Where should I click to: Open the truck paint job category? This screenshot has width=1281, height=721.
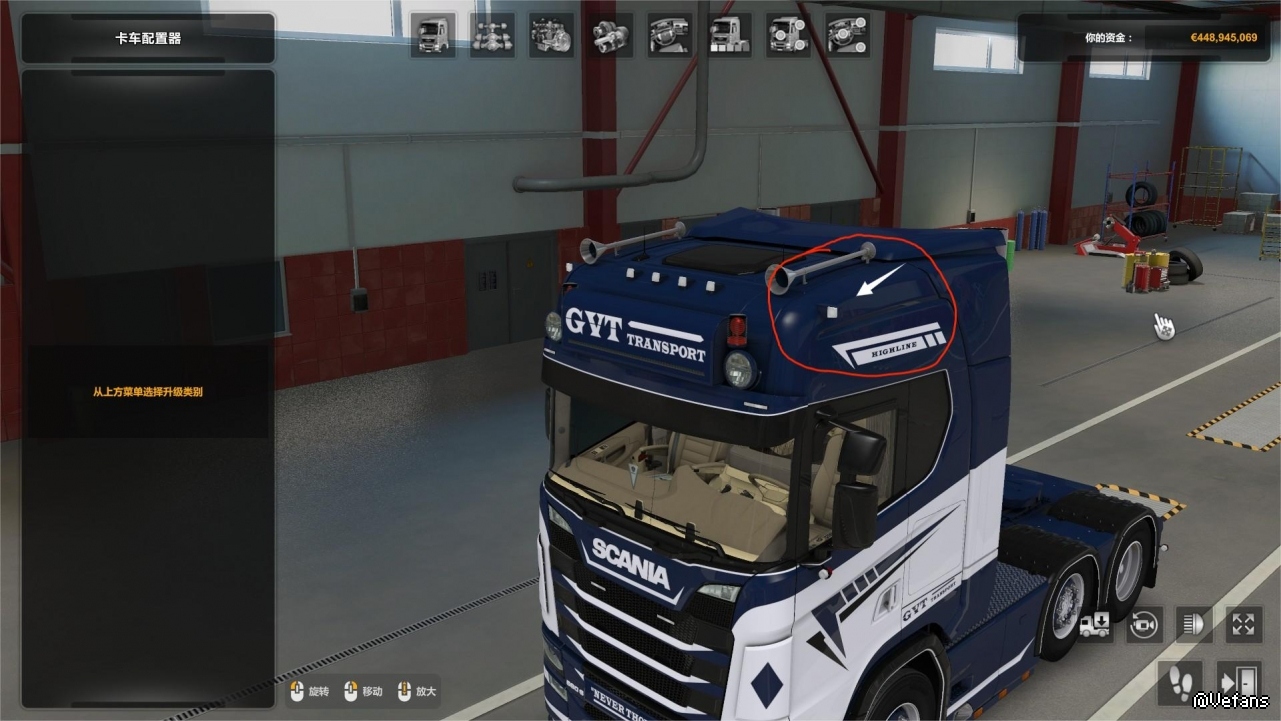tap(730, 36)
